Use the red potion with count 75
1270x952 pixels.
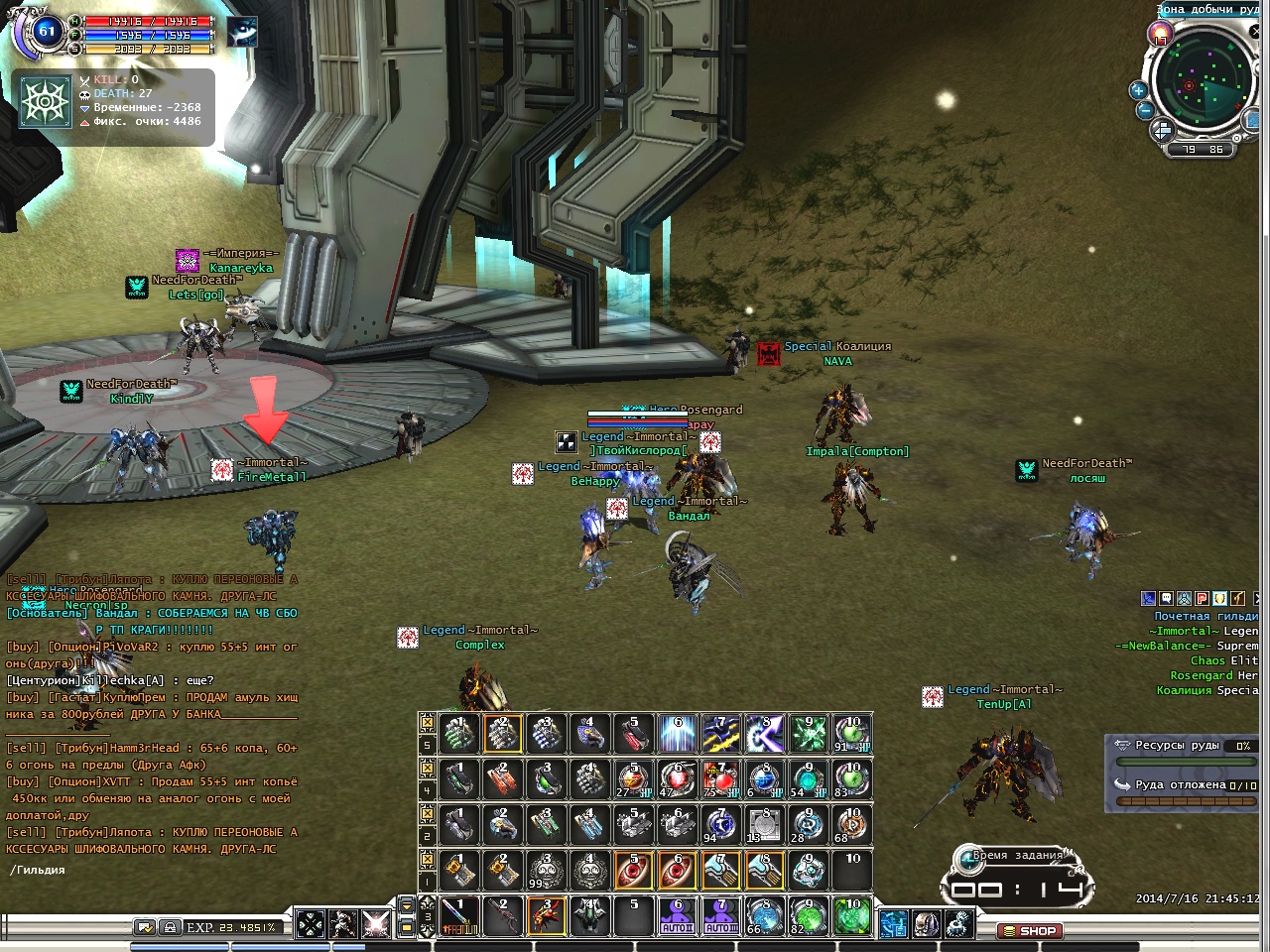pyautogui.click(x=720, y=779)
